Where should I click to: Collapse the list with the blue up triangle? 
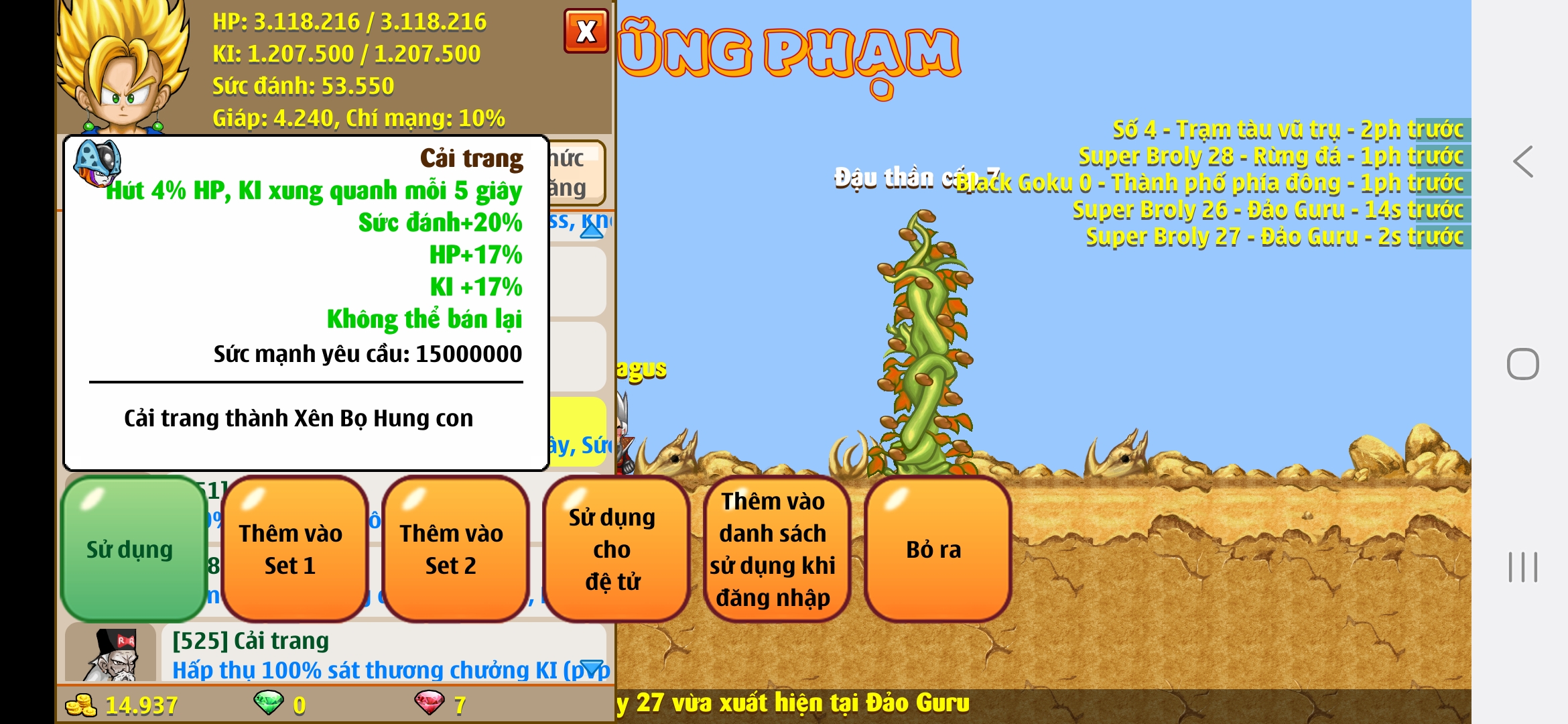590,231
